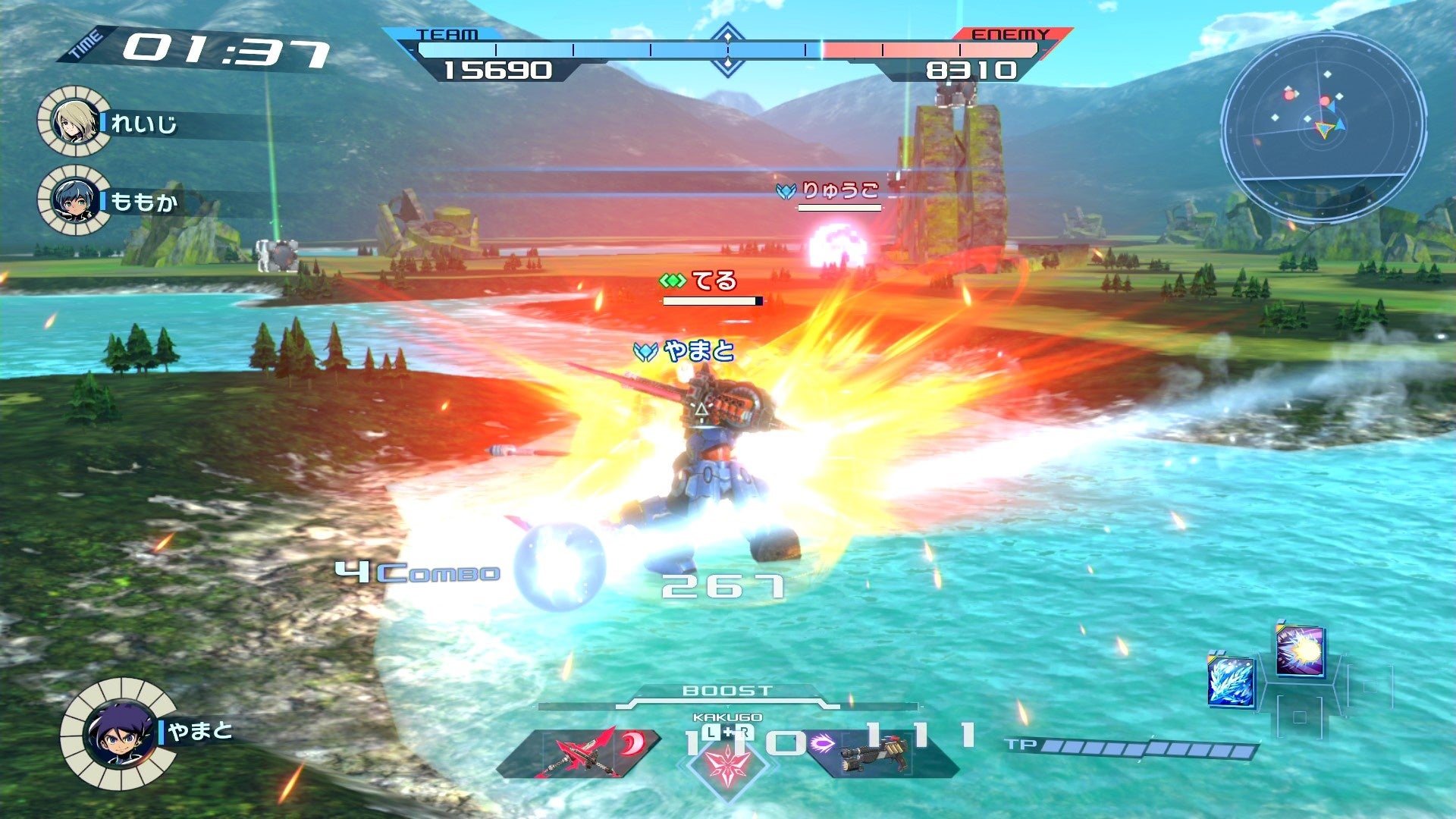This screenshot has width=1456, height=819.
Task: Activate the KAKUGO star emblem
Action: 727,762
